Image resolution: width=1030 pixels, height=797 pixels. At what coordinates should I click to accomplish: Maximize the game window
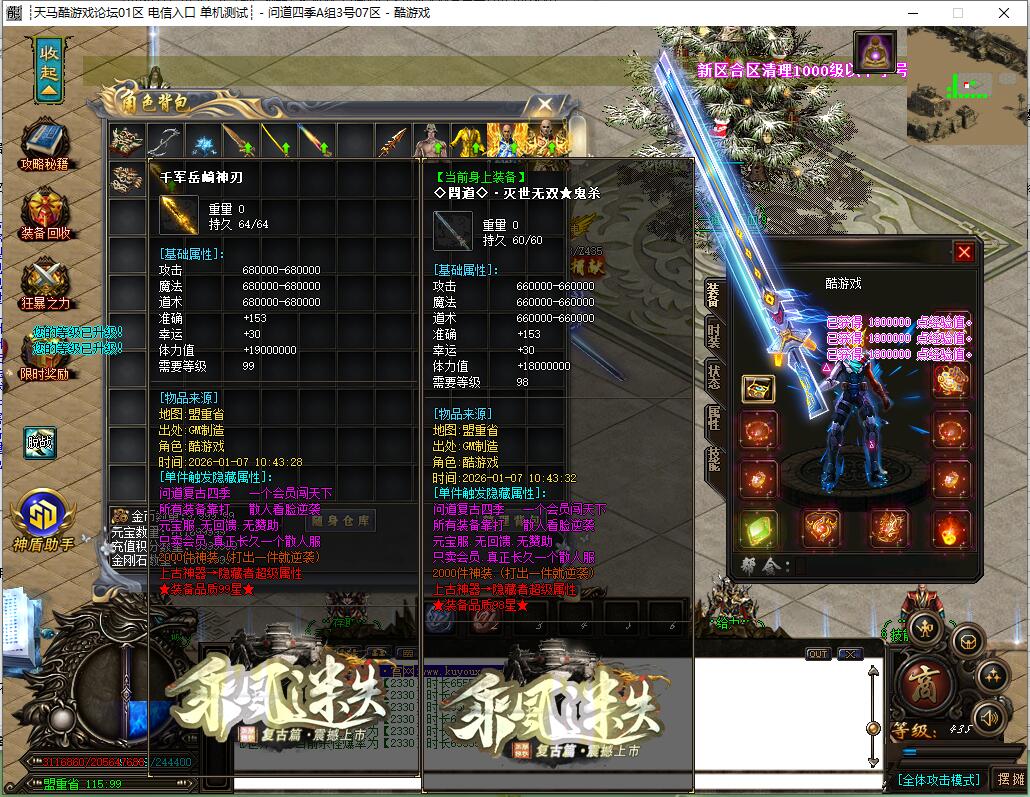tap(958, 13)
